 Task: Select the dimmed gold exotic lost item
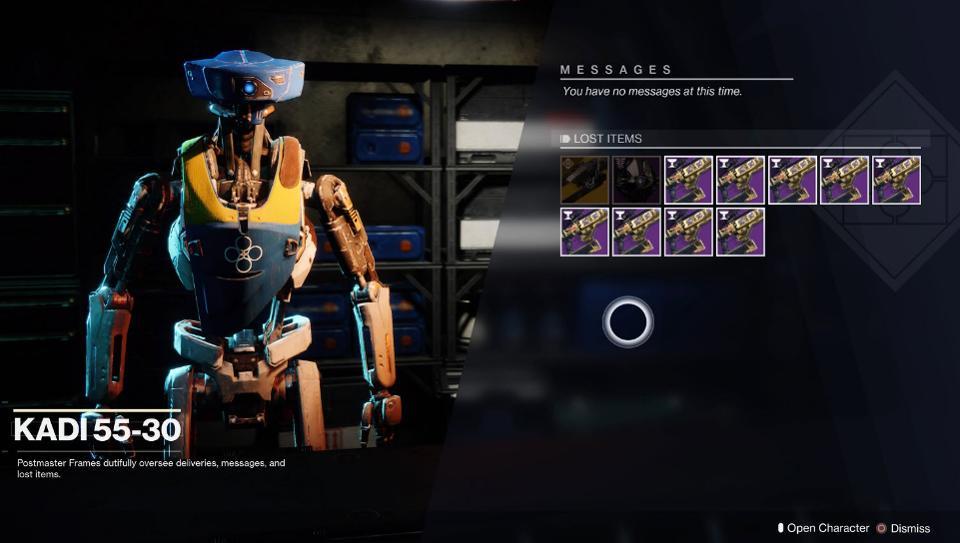click(x=584, y=180)
